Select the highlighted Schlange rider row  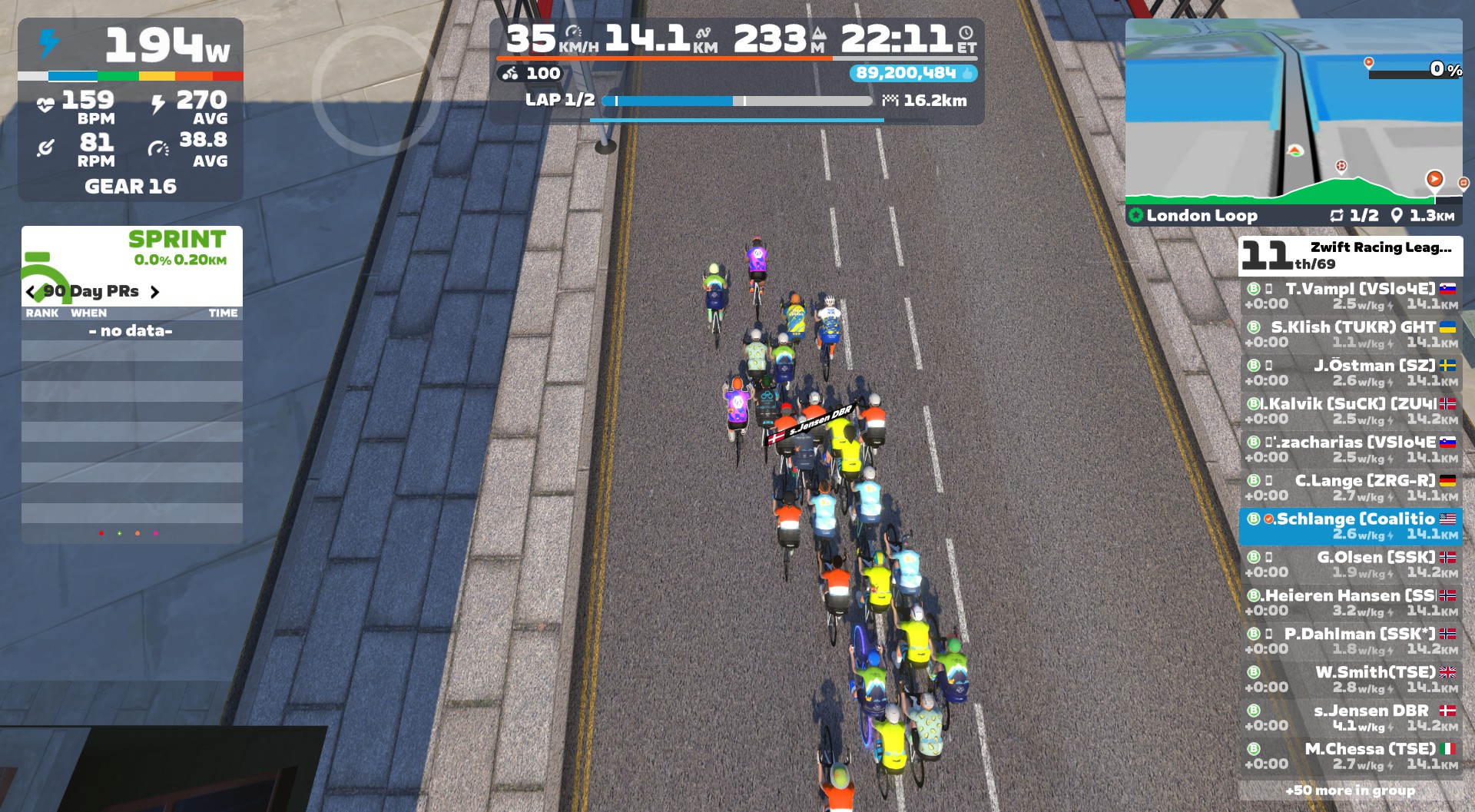[1351, 526]
